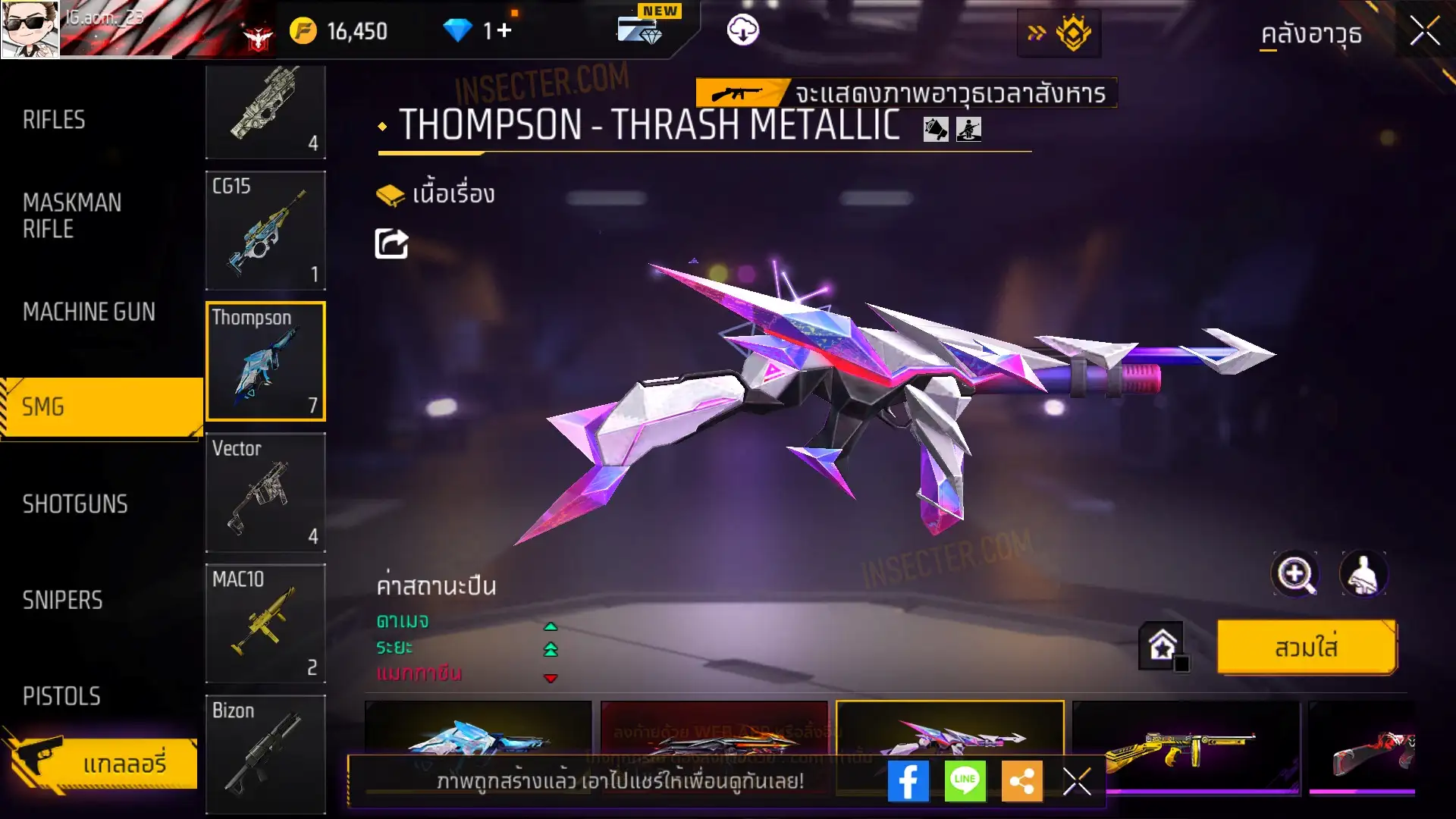Viewport: 1456px width, 819px height.
Task: Dismiss the share banner with its X
Action: click(1077, 781)
